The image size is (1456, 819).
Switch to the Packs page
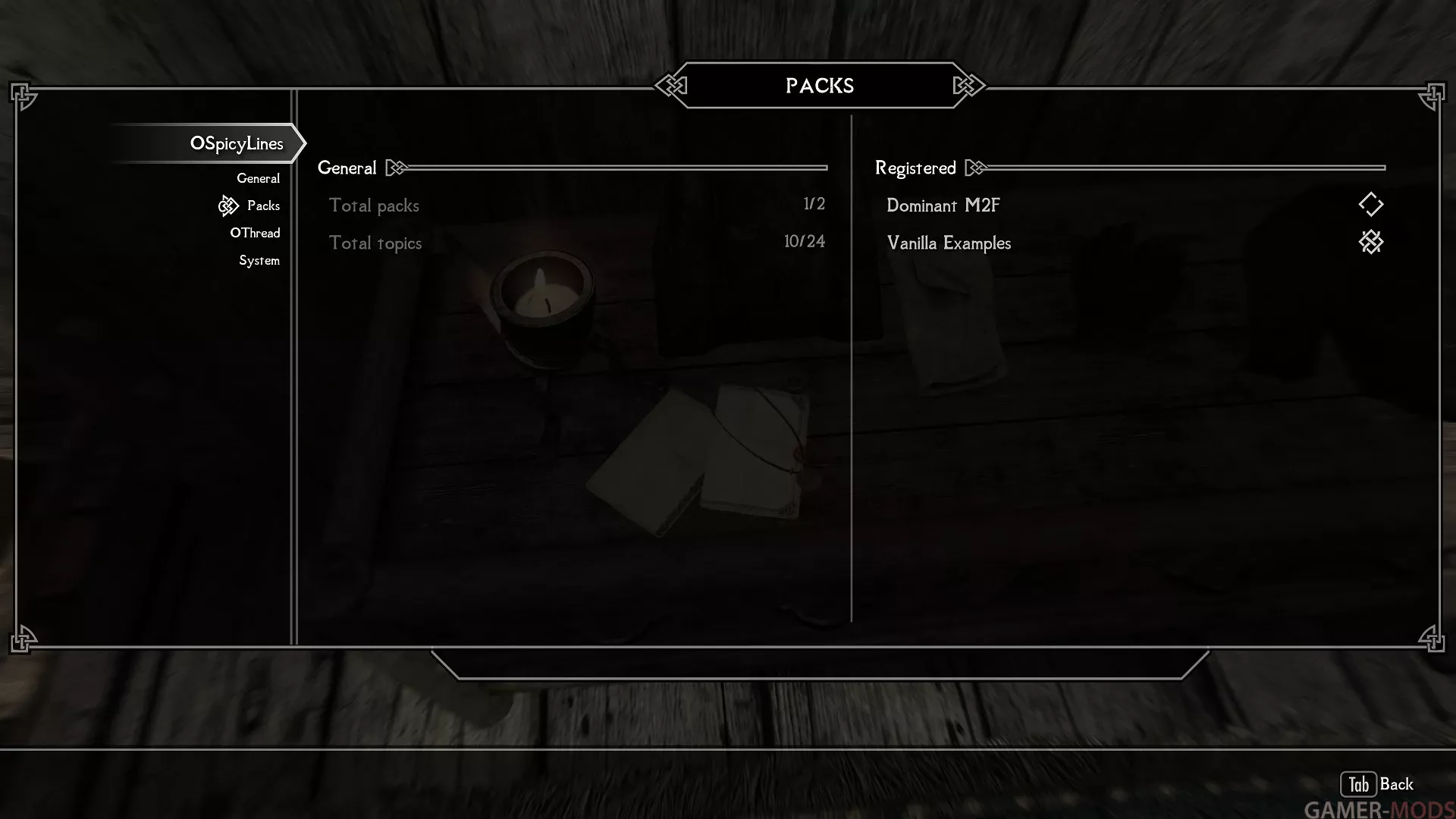pyautogui.click(x=263, y=206)
